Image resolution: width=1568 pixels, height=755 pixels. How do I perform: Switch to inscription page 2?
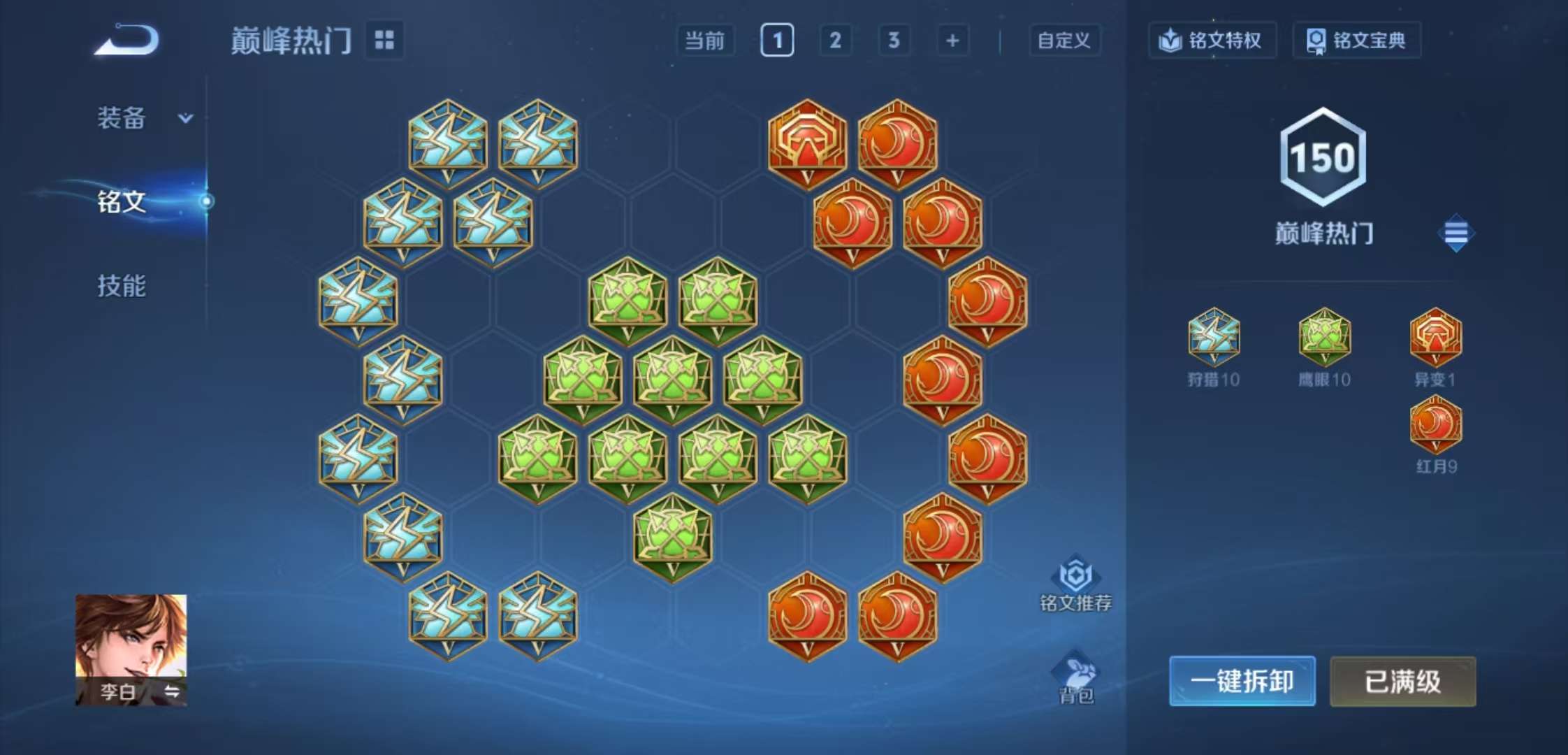[x=836, y=41]
